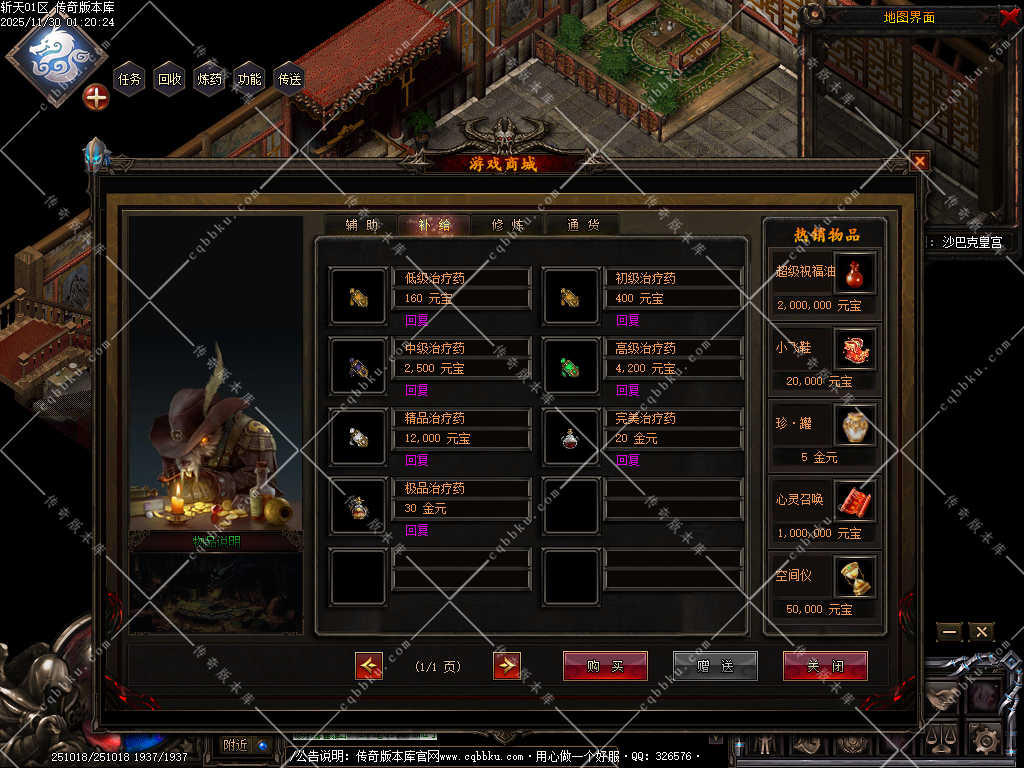Switch to the 修炼 shop tab
The height and width of the screenshot is (768, 1024).
508,225
